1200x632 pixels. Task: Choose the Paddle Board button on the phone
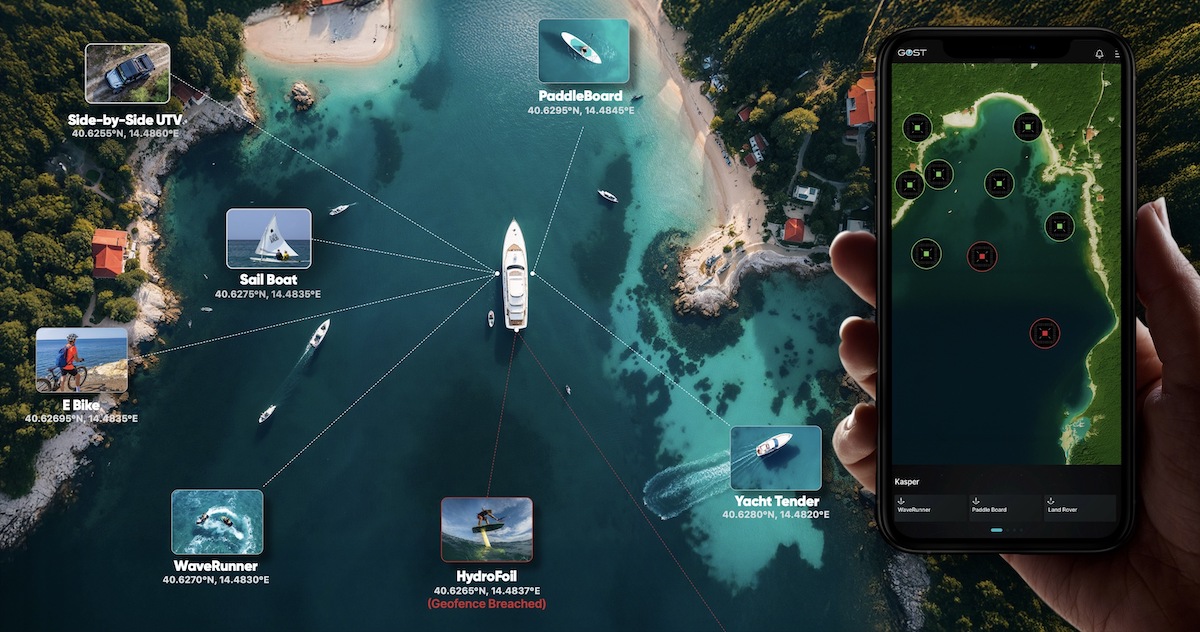[x=1003, y=507]
